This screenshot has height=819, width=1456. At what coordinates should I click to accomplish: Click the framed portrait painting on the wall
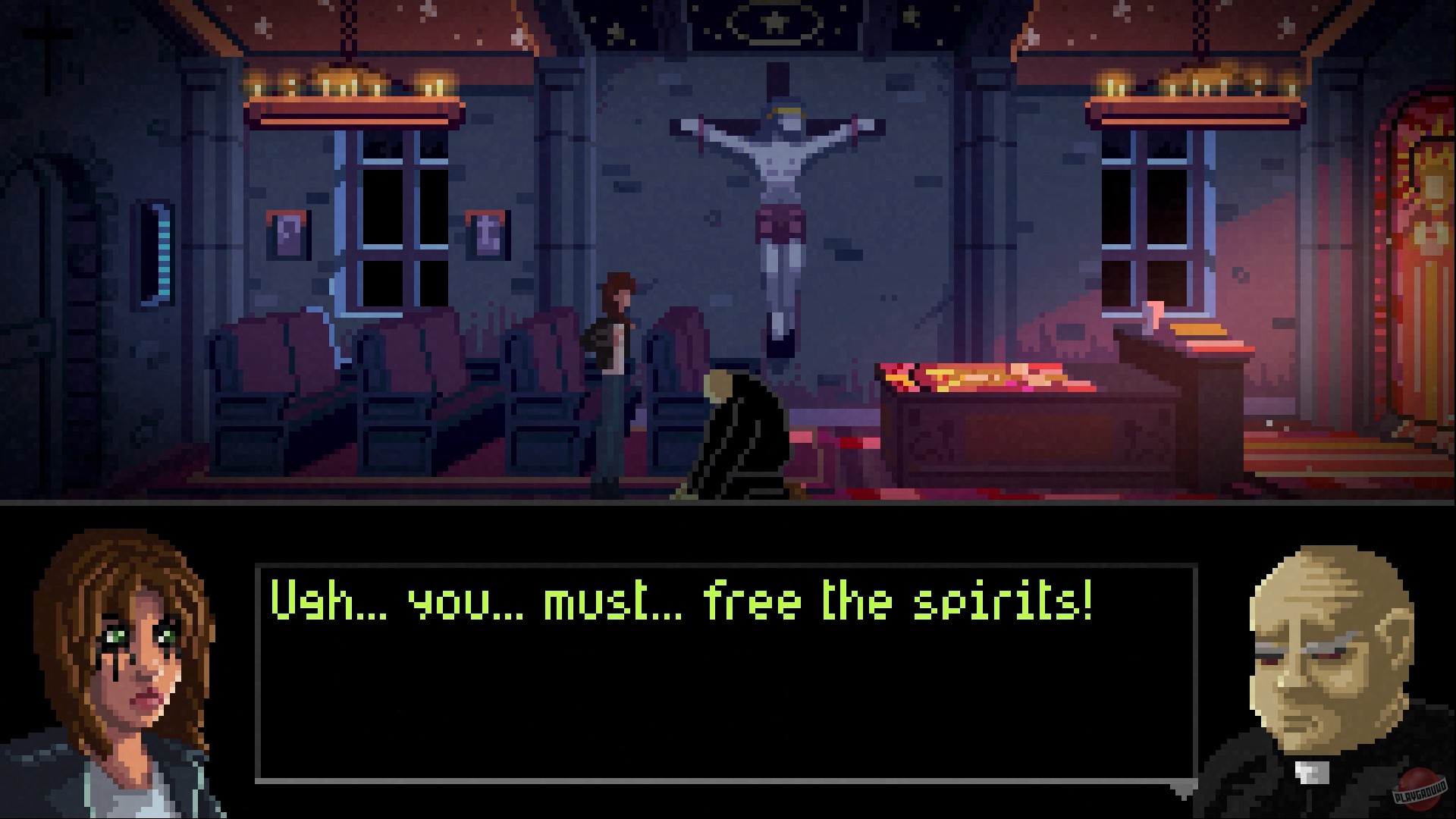click(x=287, y=235)
